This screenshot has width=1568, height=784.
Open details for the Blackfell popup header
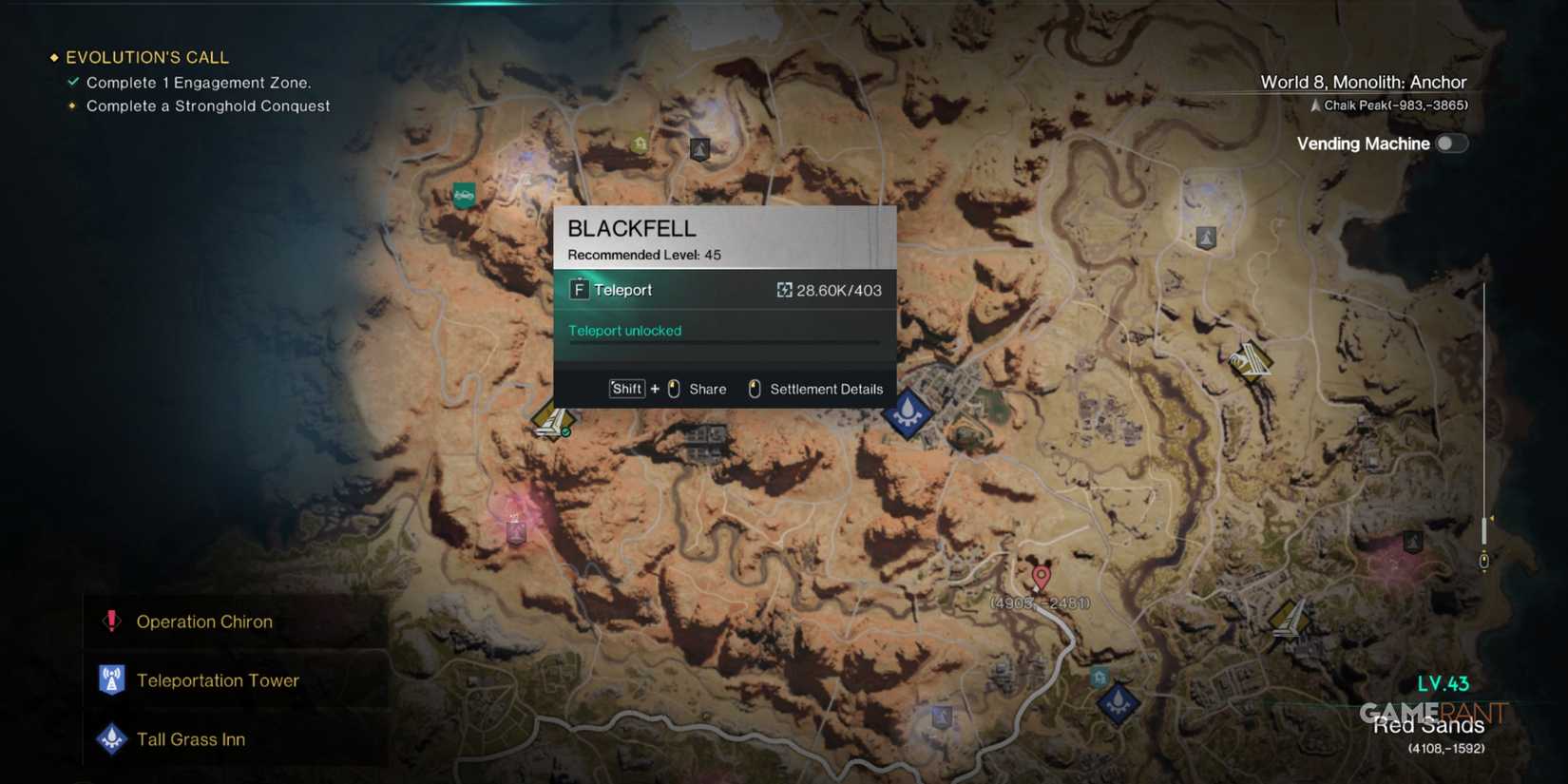click(x=633, y=228)
